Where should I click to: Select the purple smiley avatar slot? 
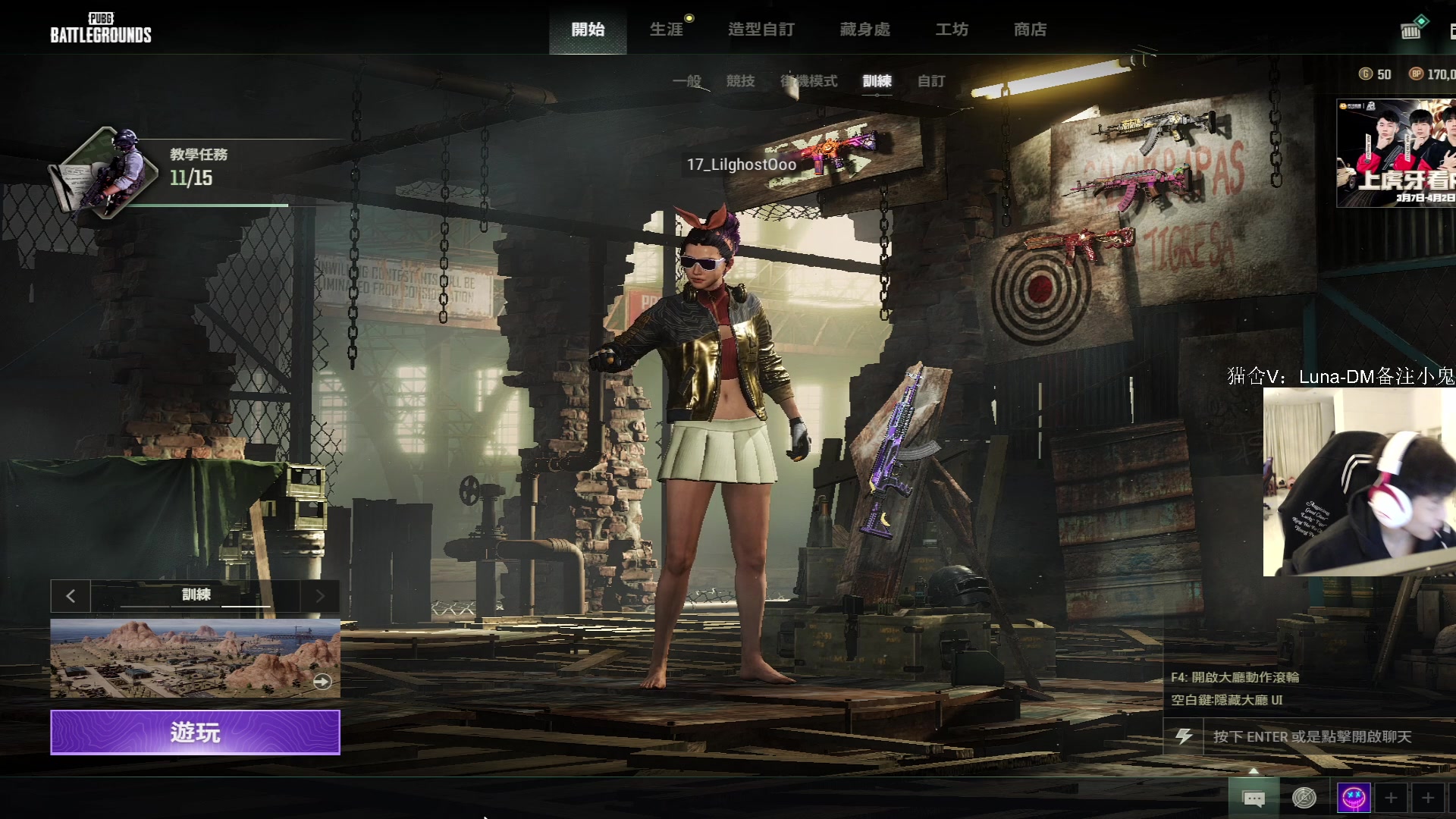[1354, 798]
